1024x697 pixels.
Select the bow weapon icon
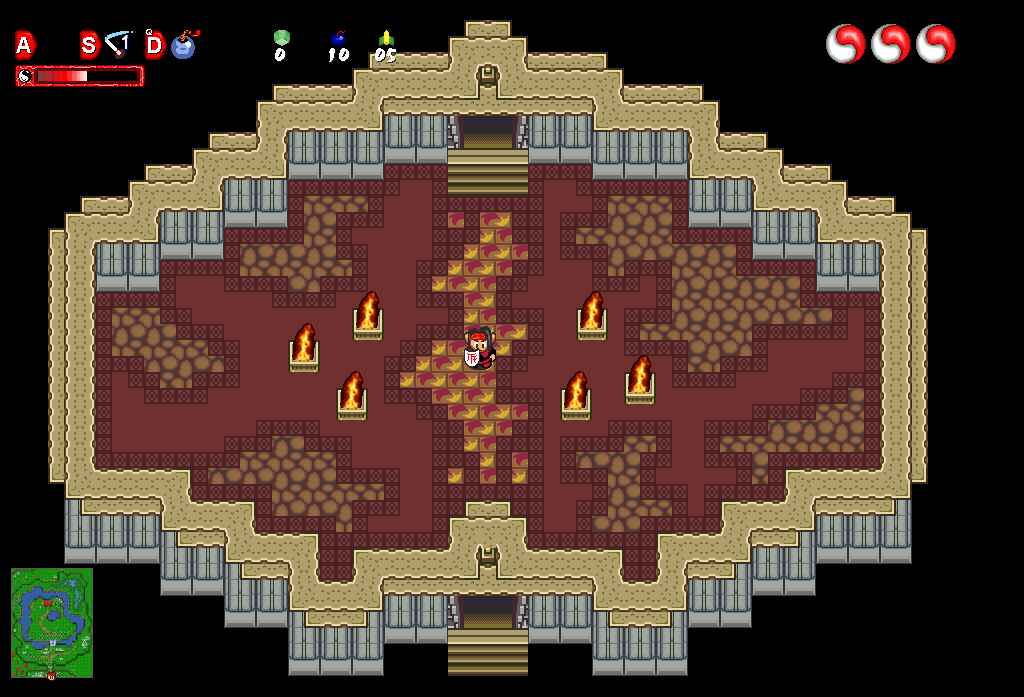point(120,44)
